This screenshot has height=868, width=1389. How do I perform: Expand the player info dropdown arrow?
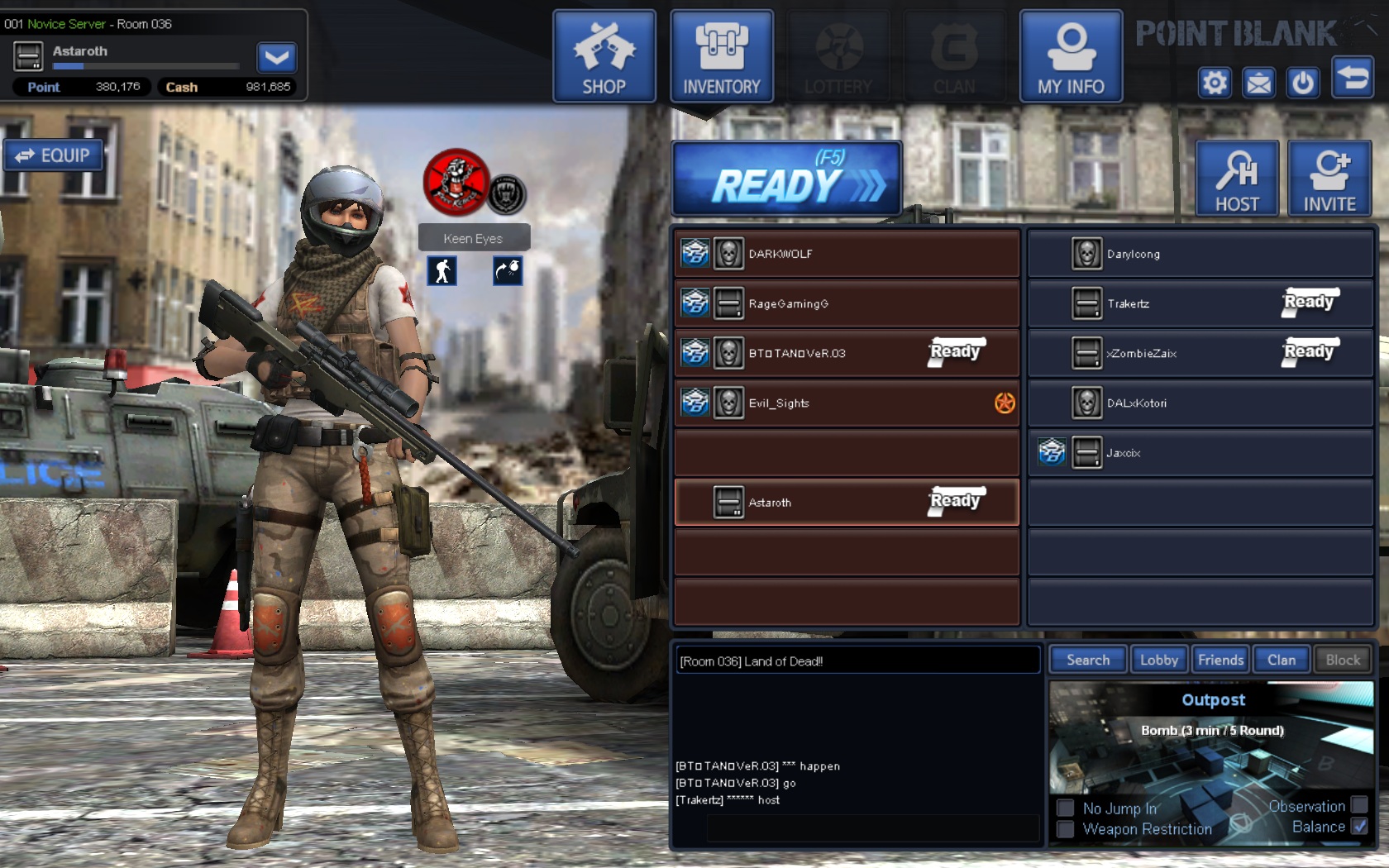pyautogui.click(x=276, y=57)
